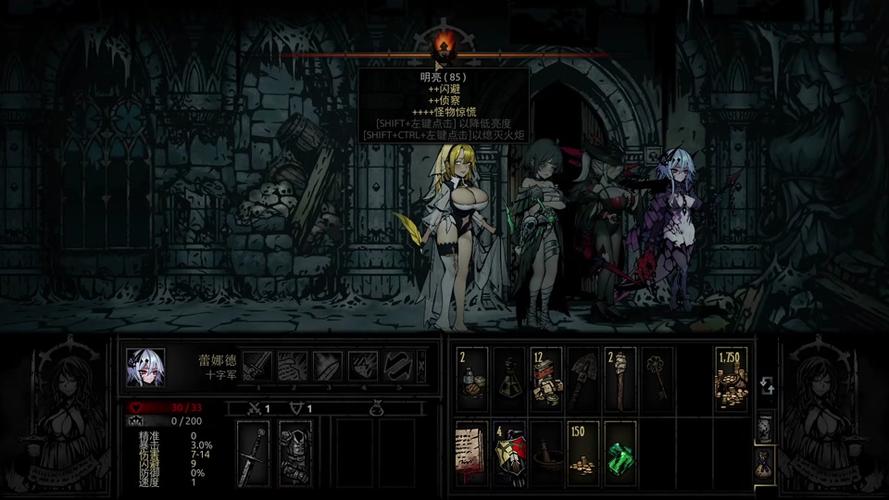
Task: Select the equipped armor slot
Action: click(x=295, y=453)
